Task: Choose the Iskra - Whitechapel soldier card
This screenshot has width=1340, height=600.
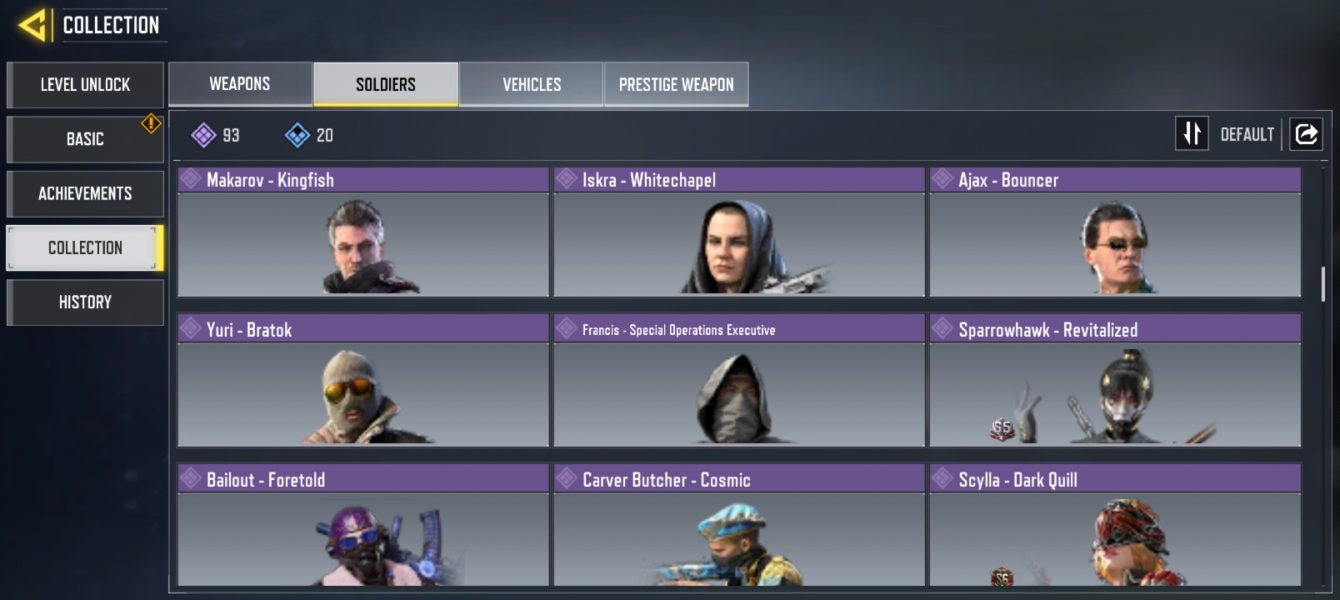Action: 739,233
